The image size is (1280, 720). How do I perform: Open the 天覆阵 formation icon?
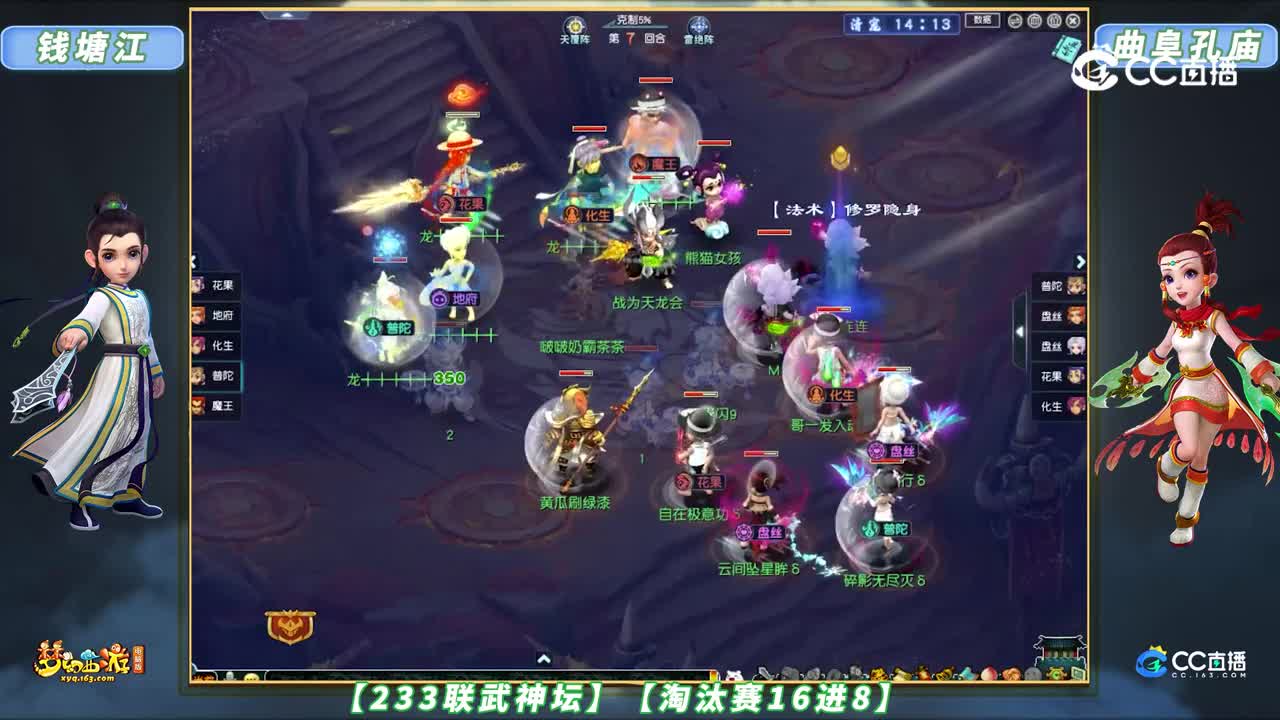pyautogui.click(x=575, y=27)
